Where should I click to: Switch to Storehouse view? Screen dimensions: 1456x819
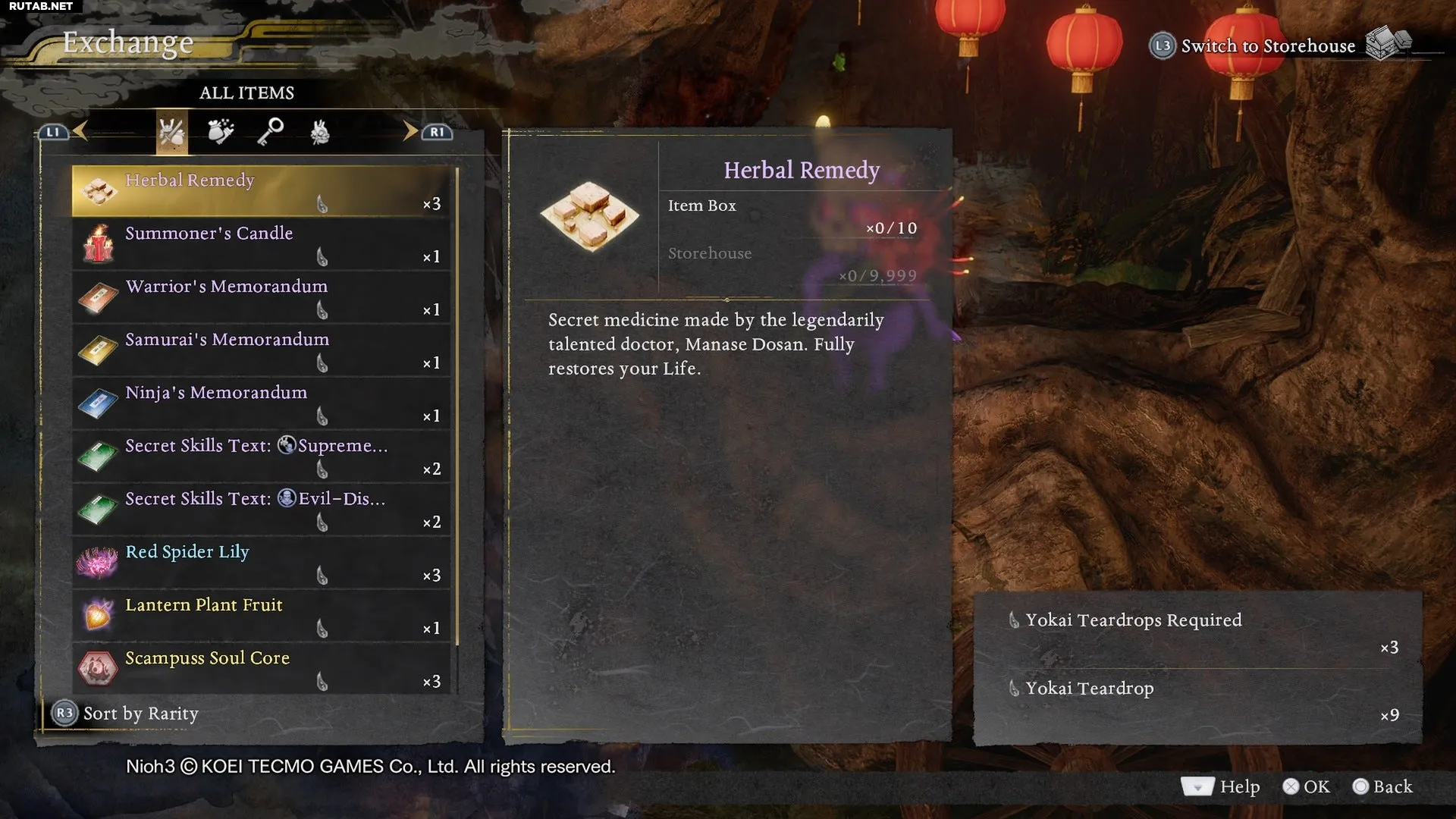coord(1267,45)
